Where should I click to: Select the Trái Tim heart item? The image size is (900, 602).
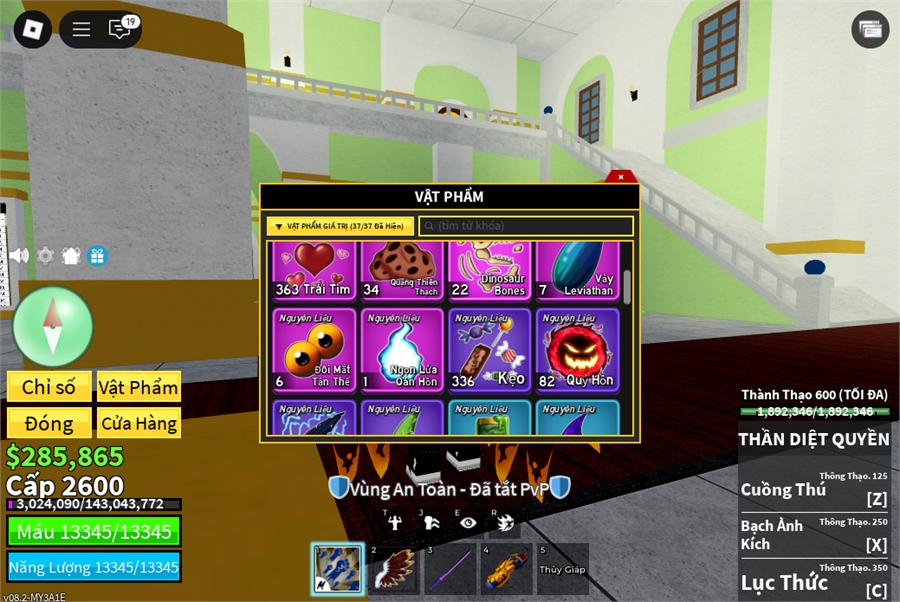pyautogui.click(x=314, y=270)
